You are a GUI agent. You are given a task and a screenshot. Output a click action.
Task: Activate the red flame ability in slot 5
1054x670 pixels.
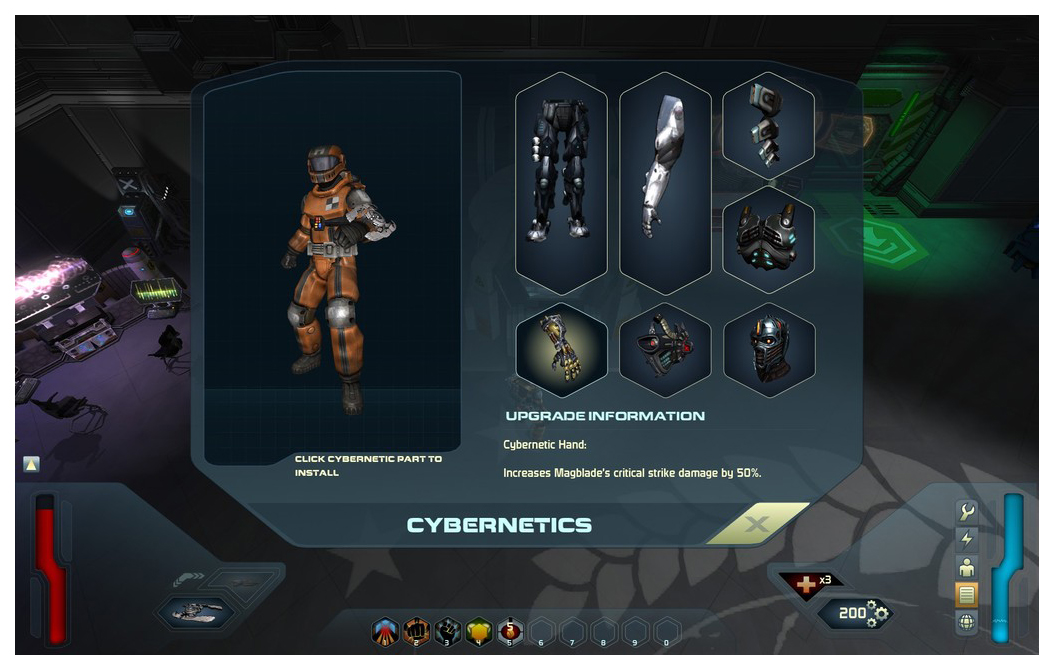pyautogui.click(x=511, y=632)
